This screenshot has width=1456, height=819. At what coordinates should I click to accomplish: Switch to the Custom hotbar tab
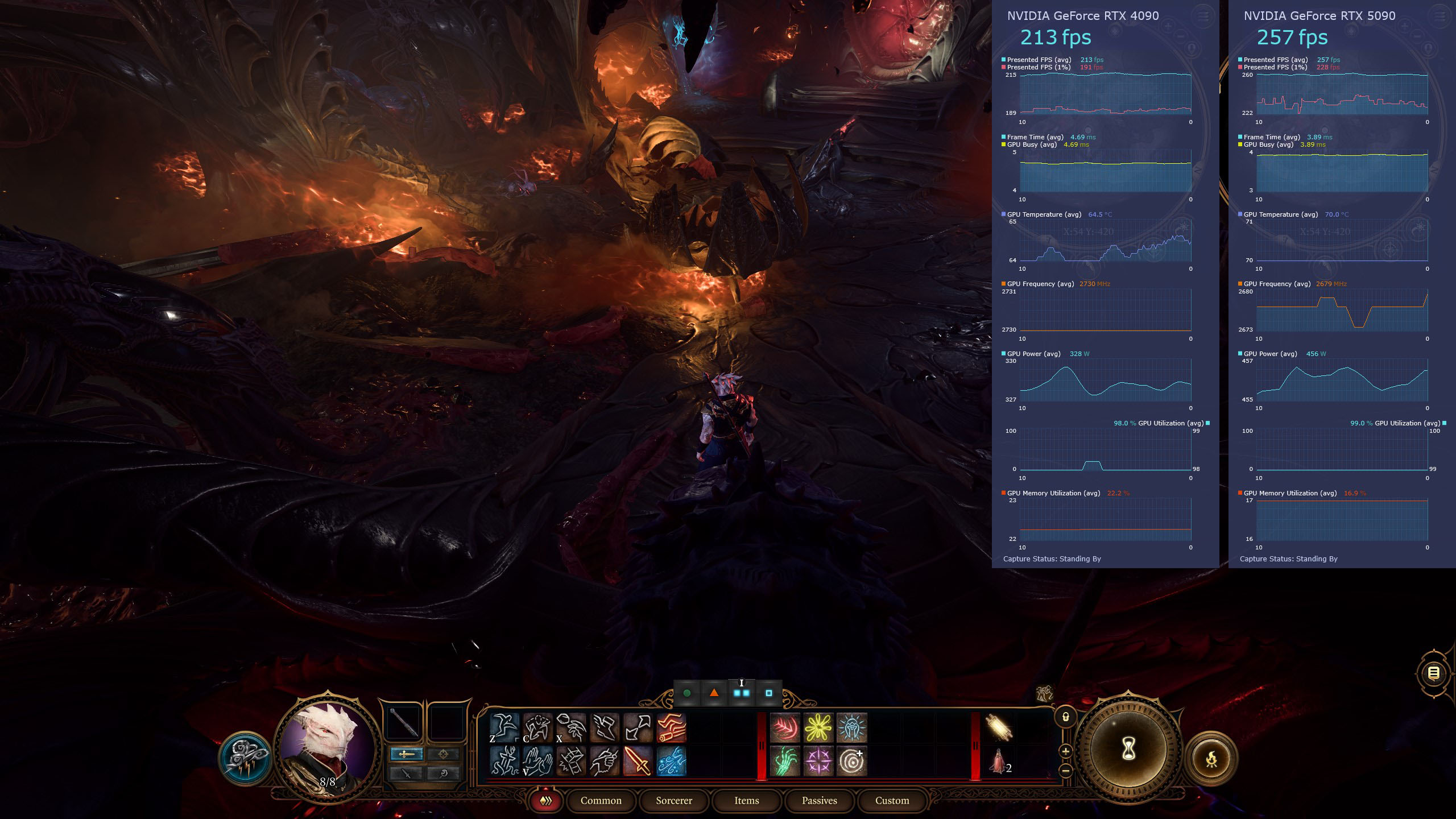pos(892,801)
